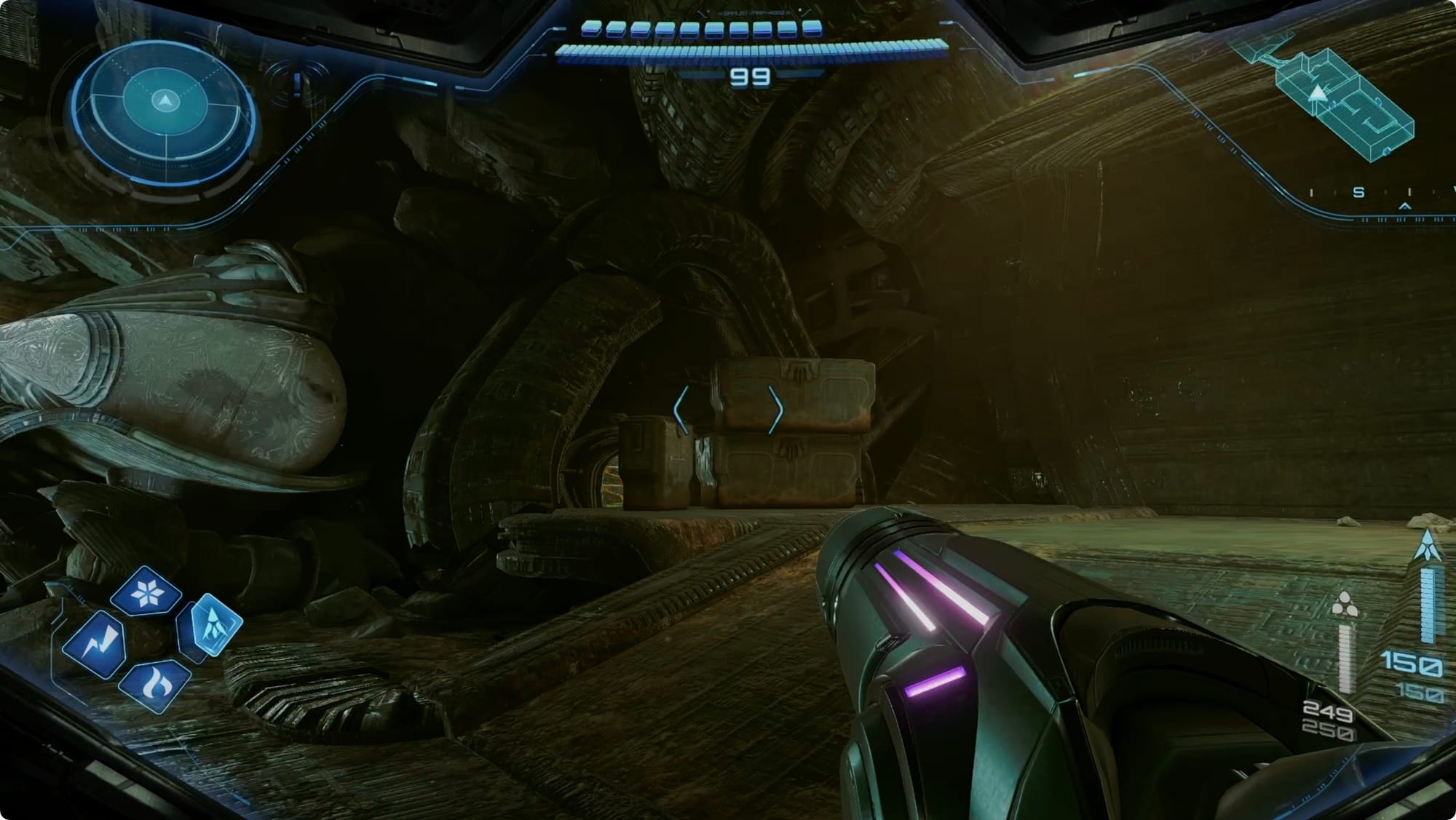Click the three-dot icon above the white ammo gauge

point(1344,606)
